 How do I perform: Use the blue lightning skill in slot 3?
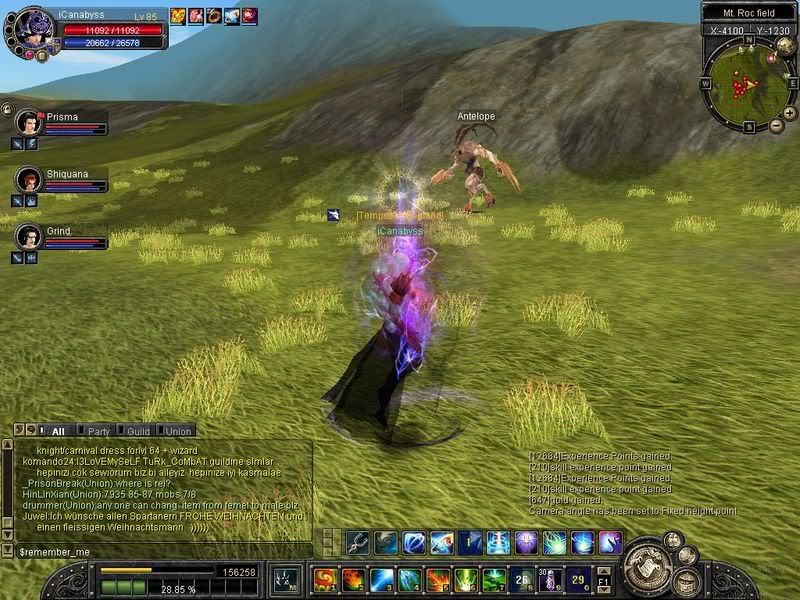(x=381, y=579)
